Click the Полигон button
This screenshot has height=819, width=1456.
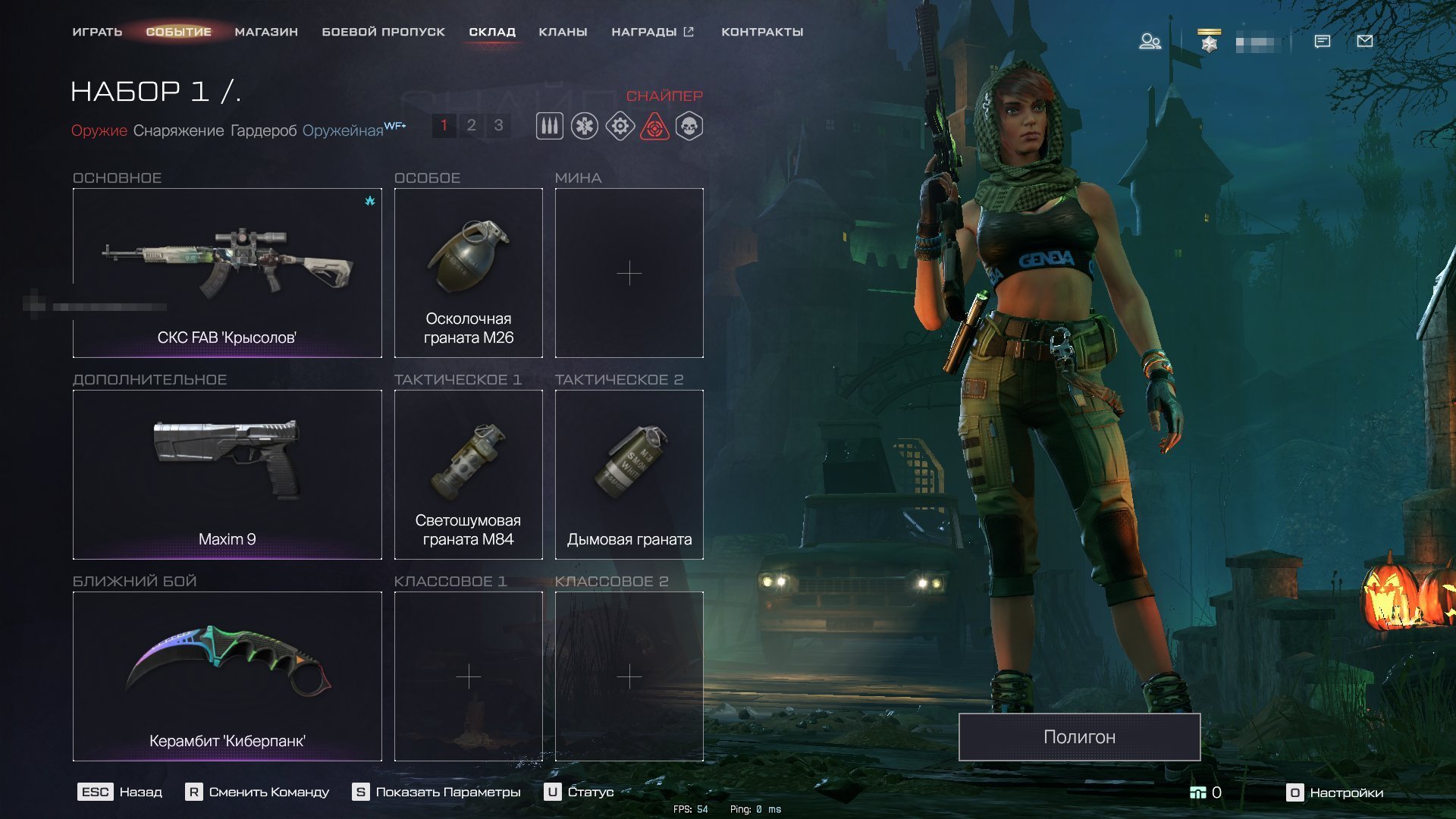point(1079,736)
